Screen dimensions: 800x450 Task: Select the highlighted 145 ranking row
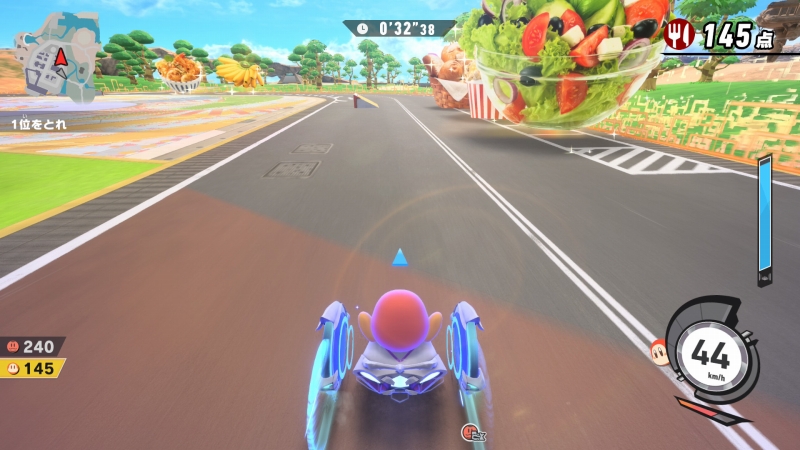pos(32,368)
